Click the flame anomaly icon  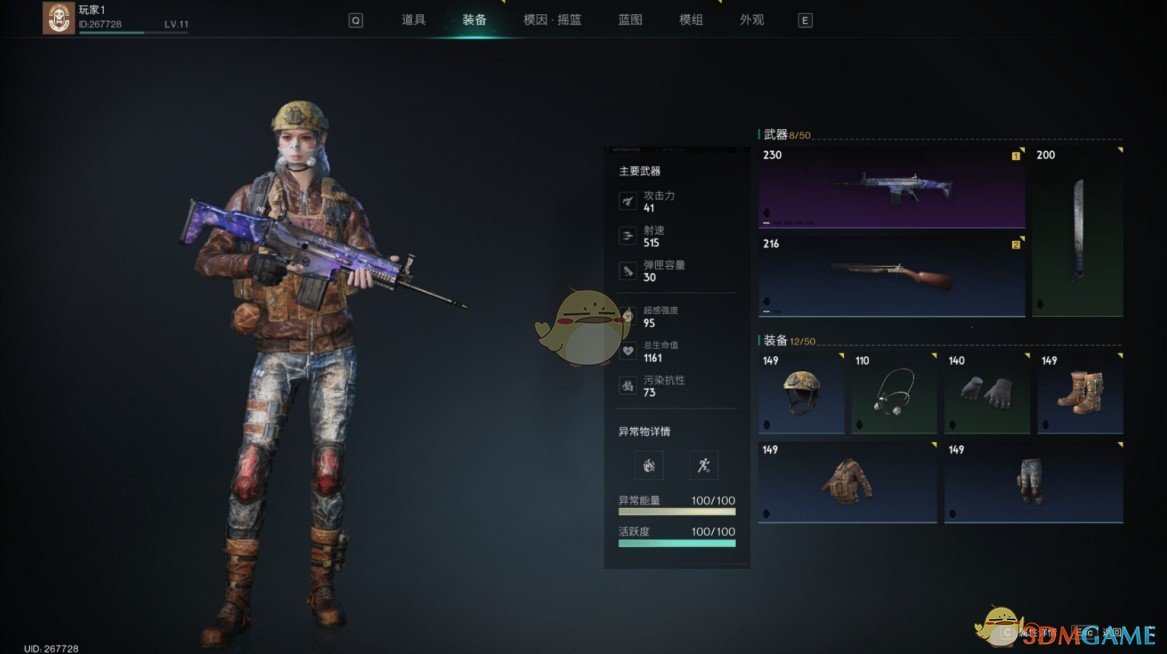click(648, 465)
